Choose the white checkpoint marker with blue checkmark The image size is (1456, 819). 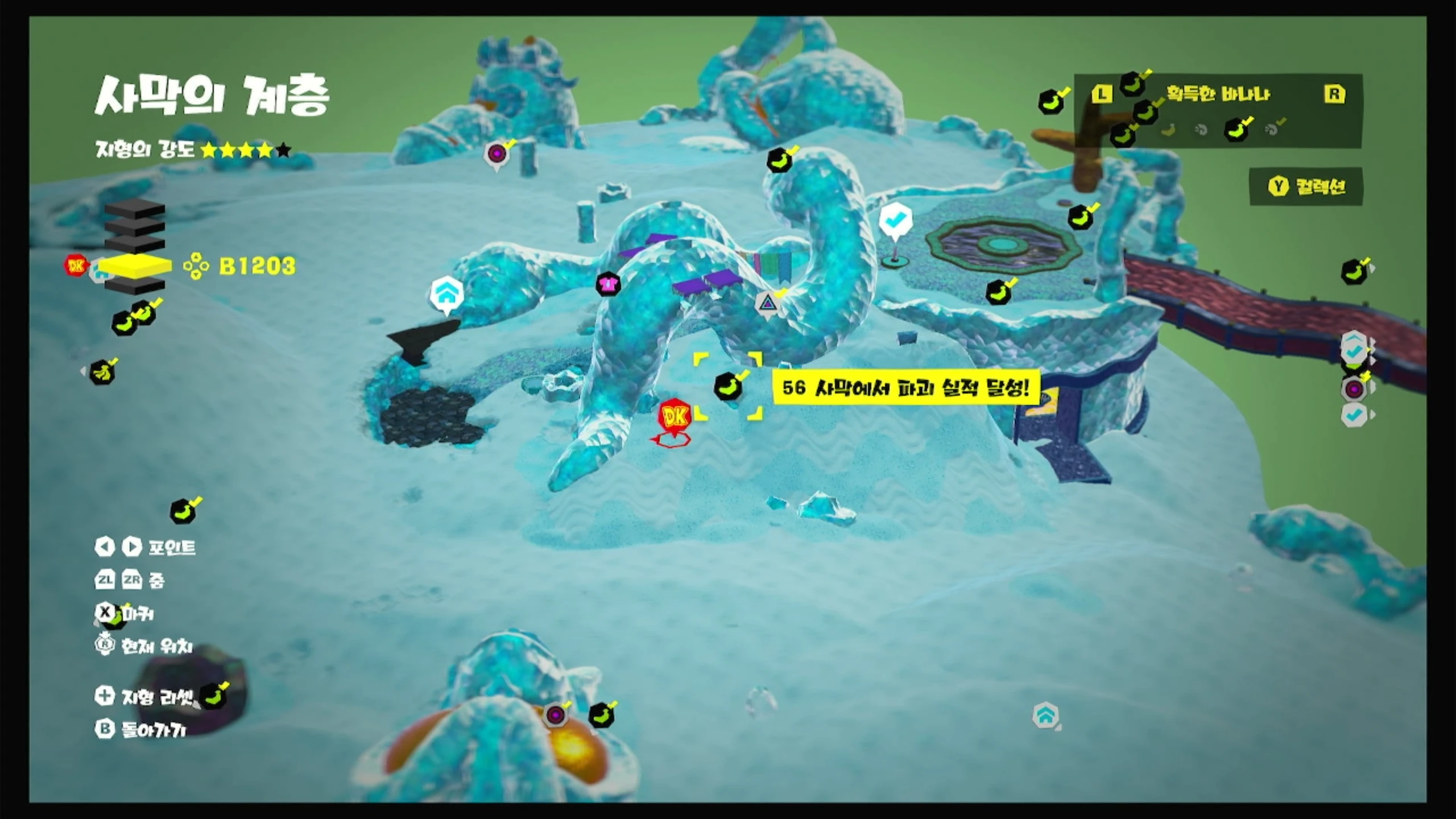895,219
